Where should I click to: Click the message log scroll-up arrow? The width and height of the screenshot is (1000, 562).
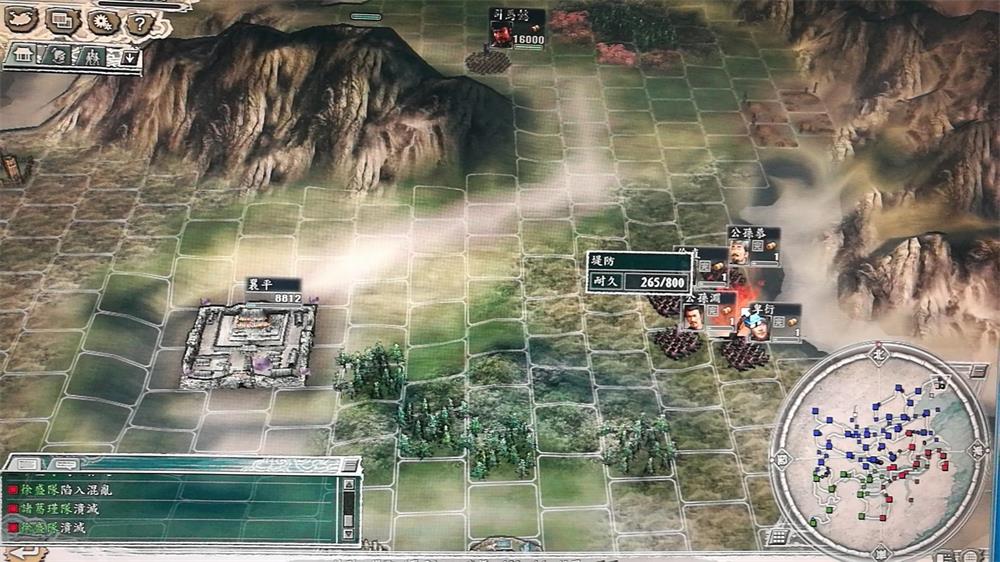pos(349,485)
